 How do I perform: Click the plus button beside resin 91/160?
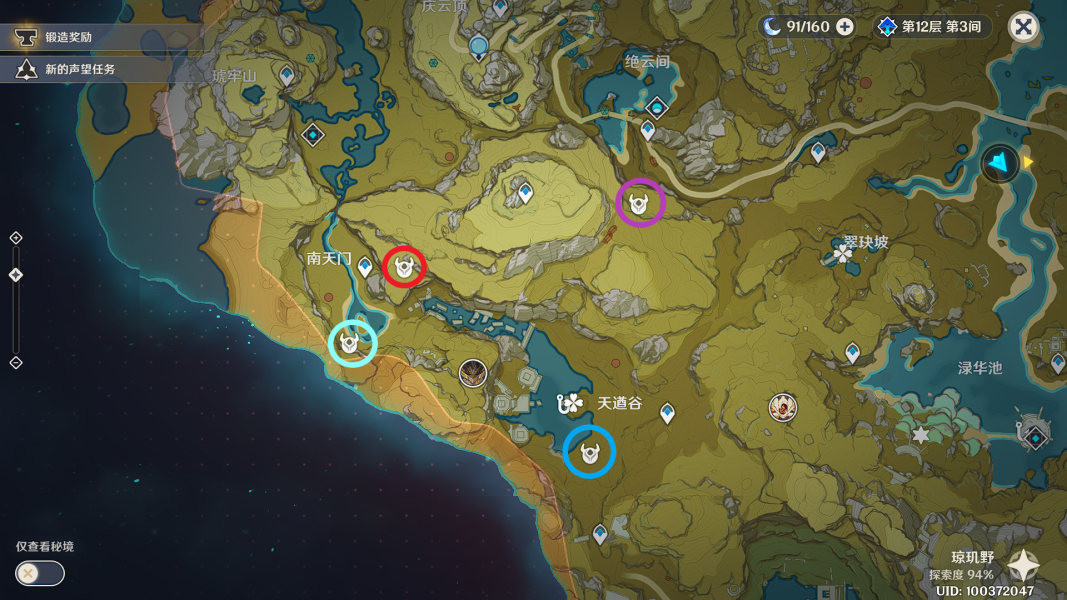tap(845, 27)
